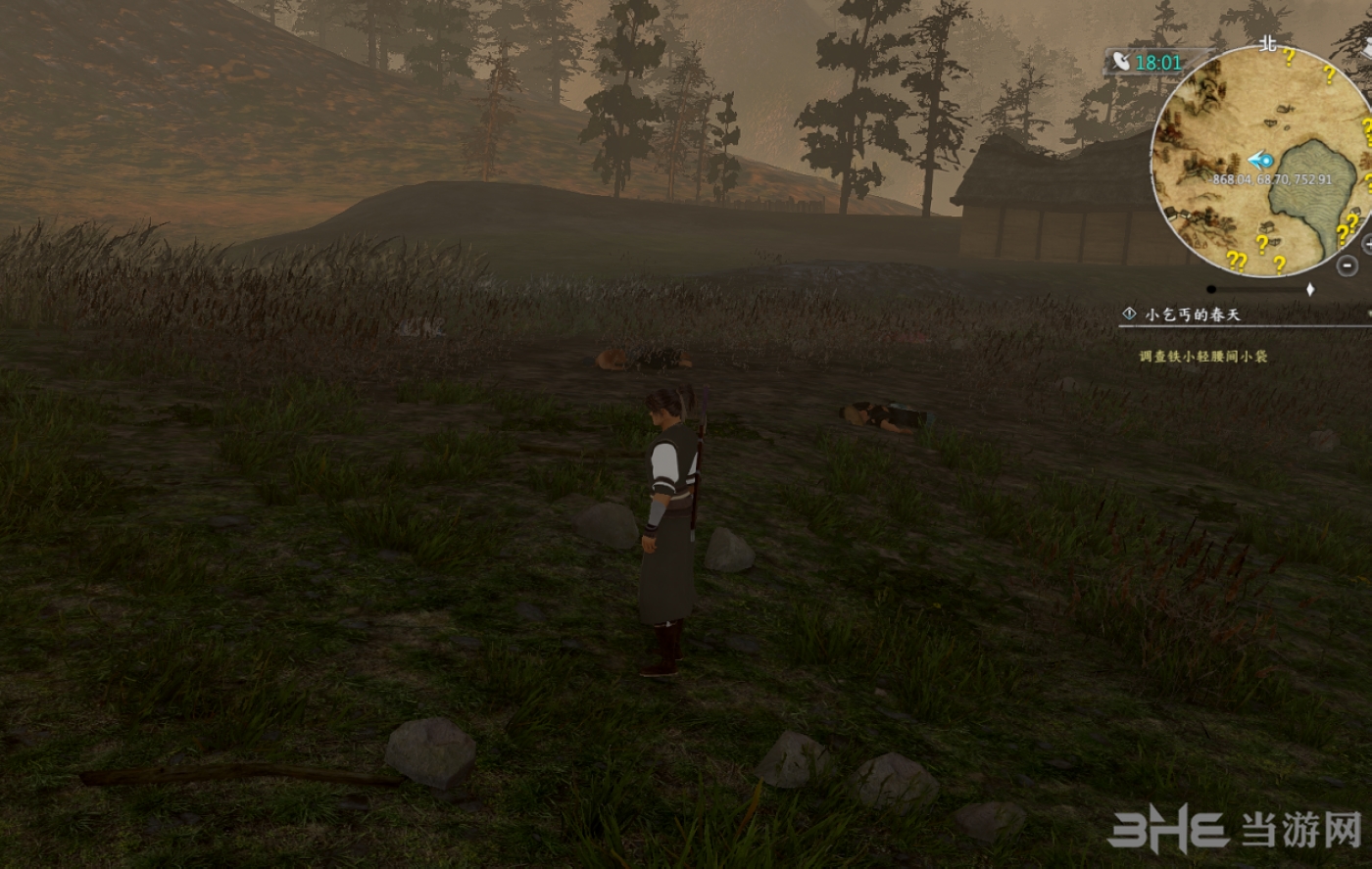Click the quest objective 调查铁小轻腰间小袋
This screenshot has width=1372, height=869.
point(1202,357)
